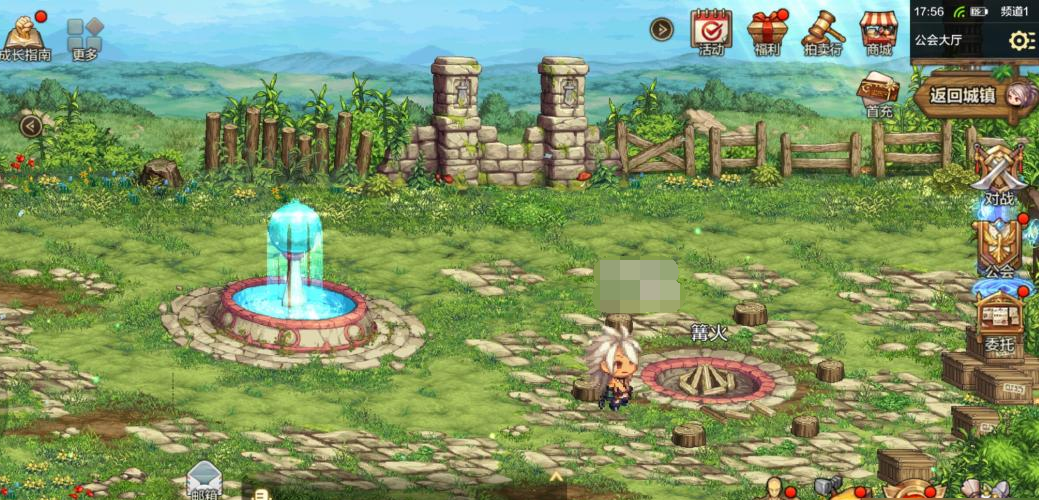
Task: Visit the 商城 shop
Action: 879,30
